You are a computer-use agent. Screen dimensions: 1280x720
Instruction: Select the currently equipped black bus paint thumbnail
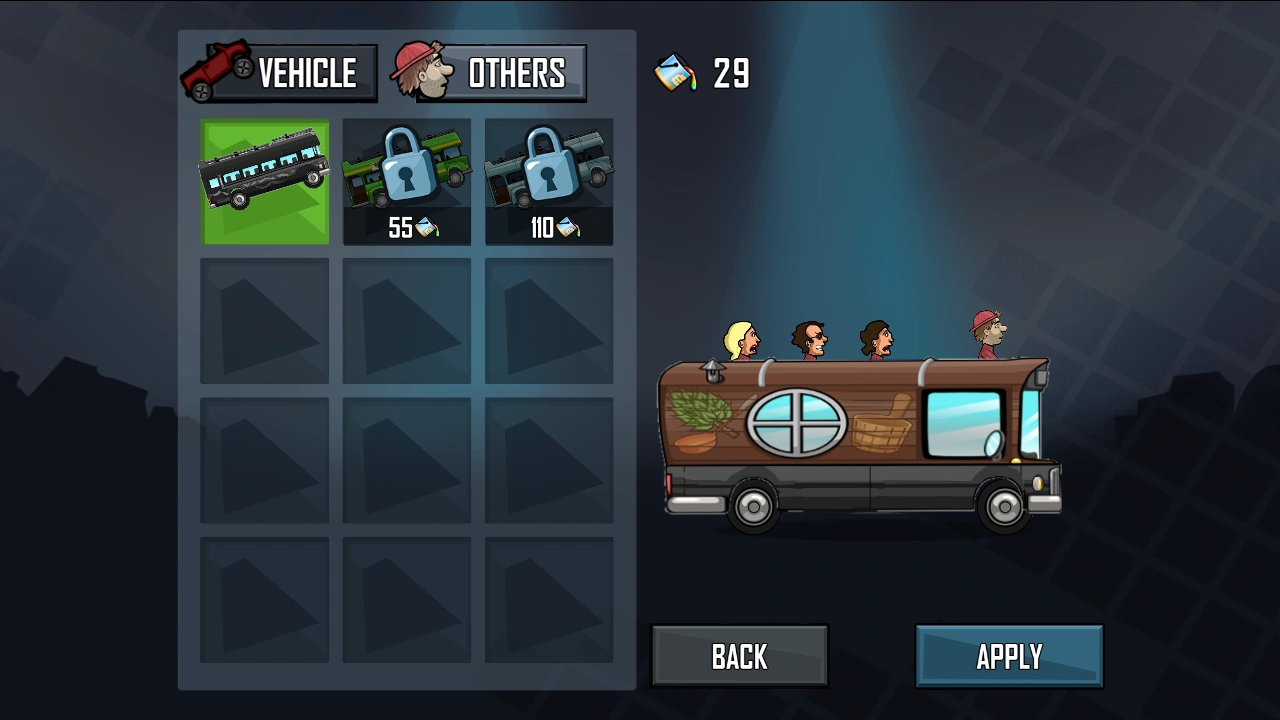tap(264, 180)
